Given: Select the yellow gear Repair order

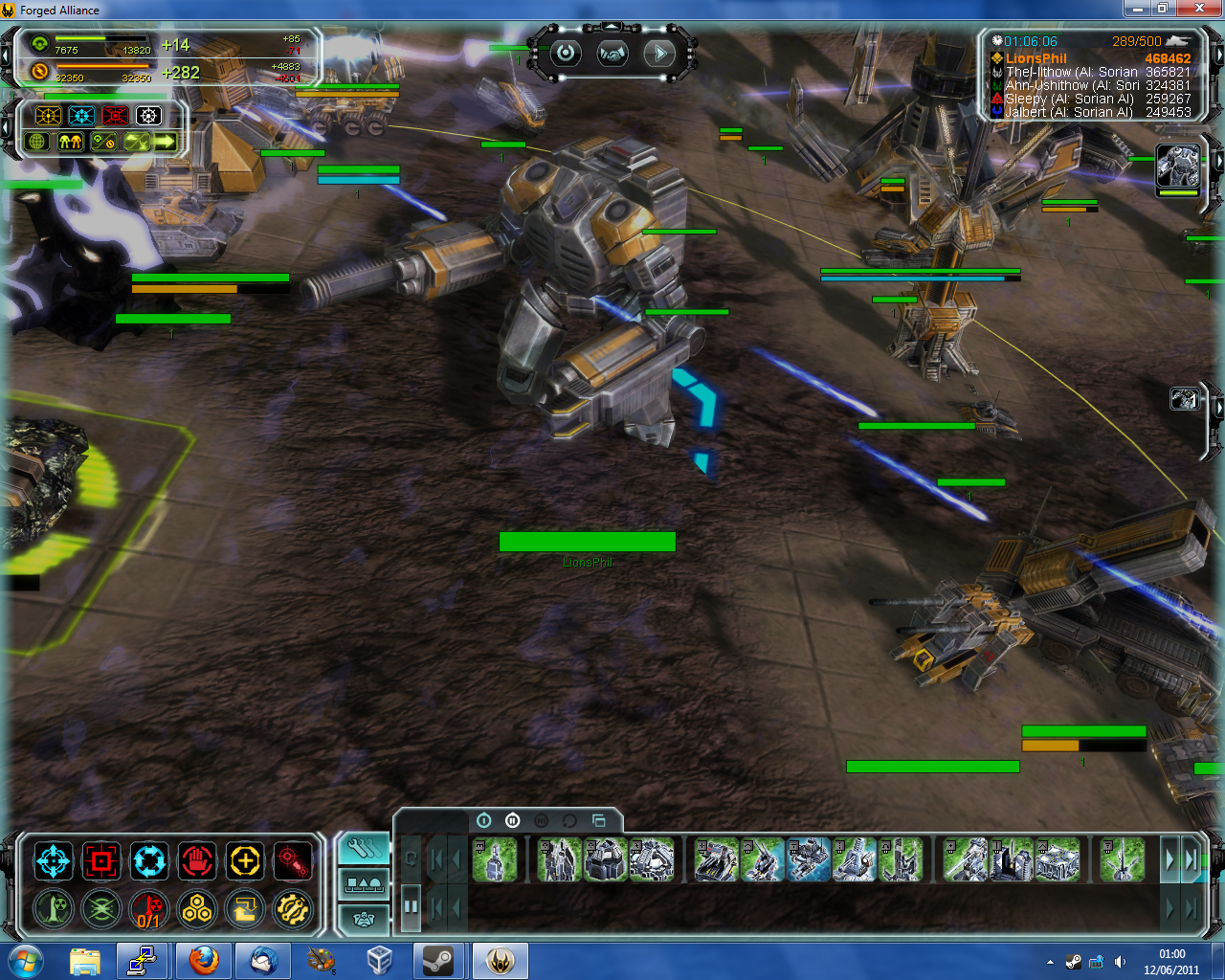Looking at the screenshot, I should (293, 908).
